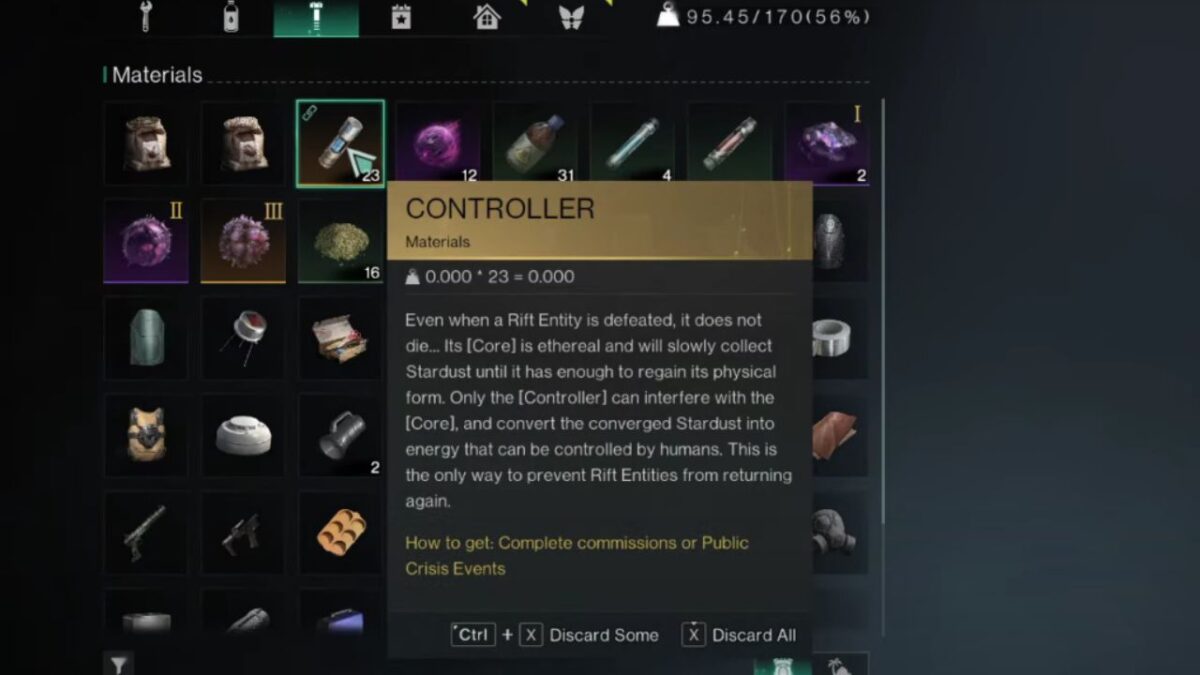This screenshot has height=675, width=1200.
Task: Choose the bottle stack of 31
Action: (535, 143)
